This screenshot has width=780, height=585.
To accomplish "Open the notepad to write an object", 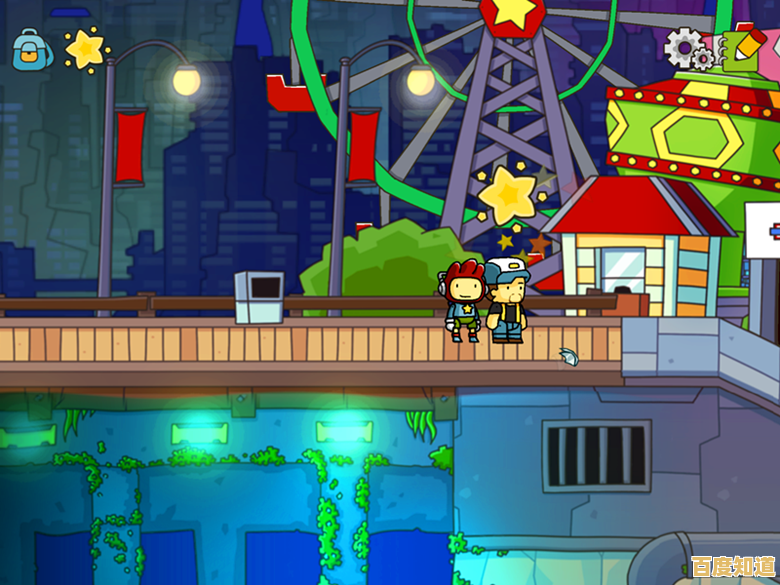I will point(742,44).
